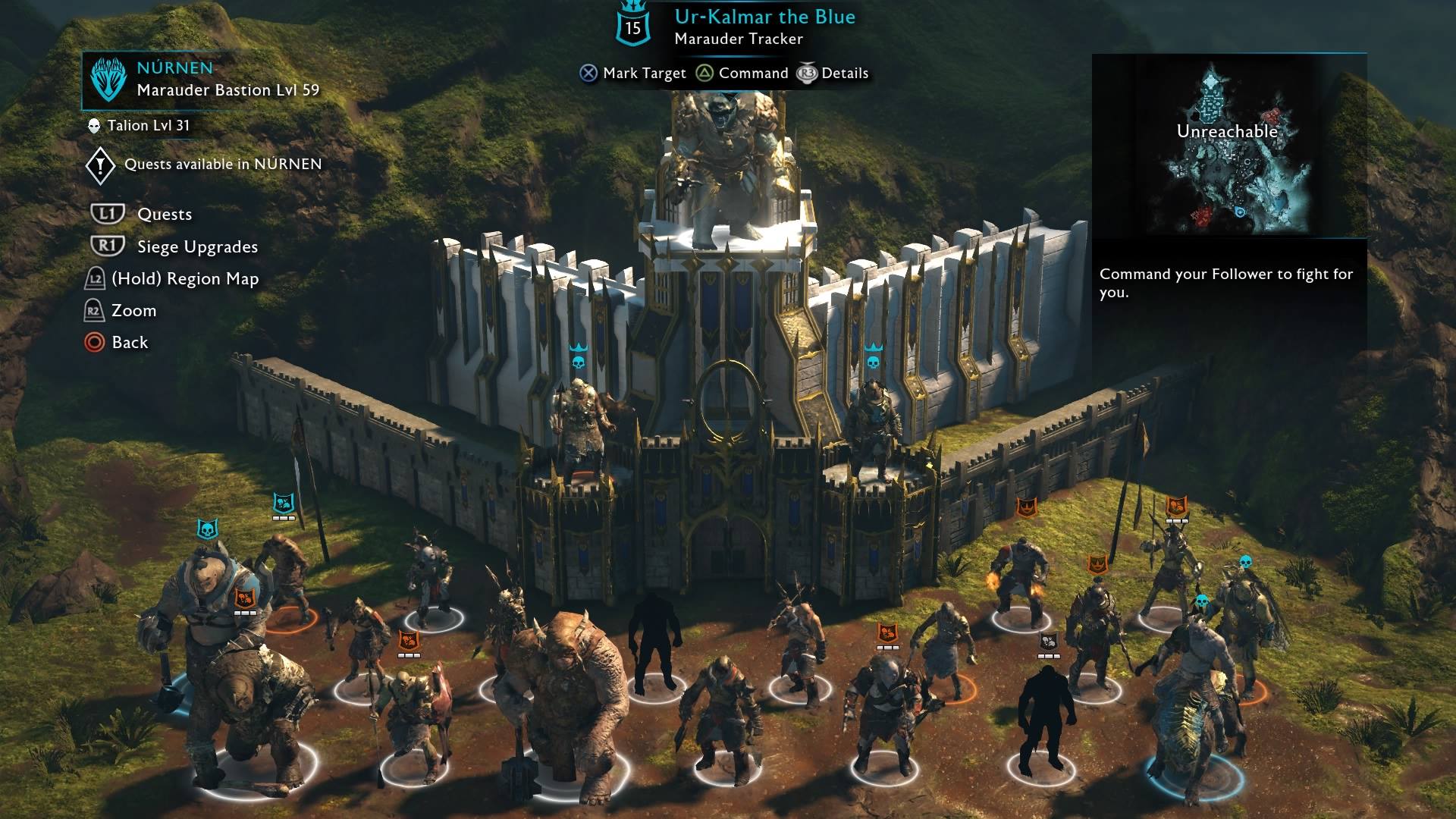Open Siege Upgrades
The height and width of the screenshot is (819, 1456).
click(x=197, y=247)
